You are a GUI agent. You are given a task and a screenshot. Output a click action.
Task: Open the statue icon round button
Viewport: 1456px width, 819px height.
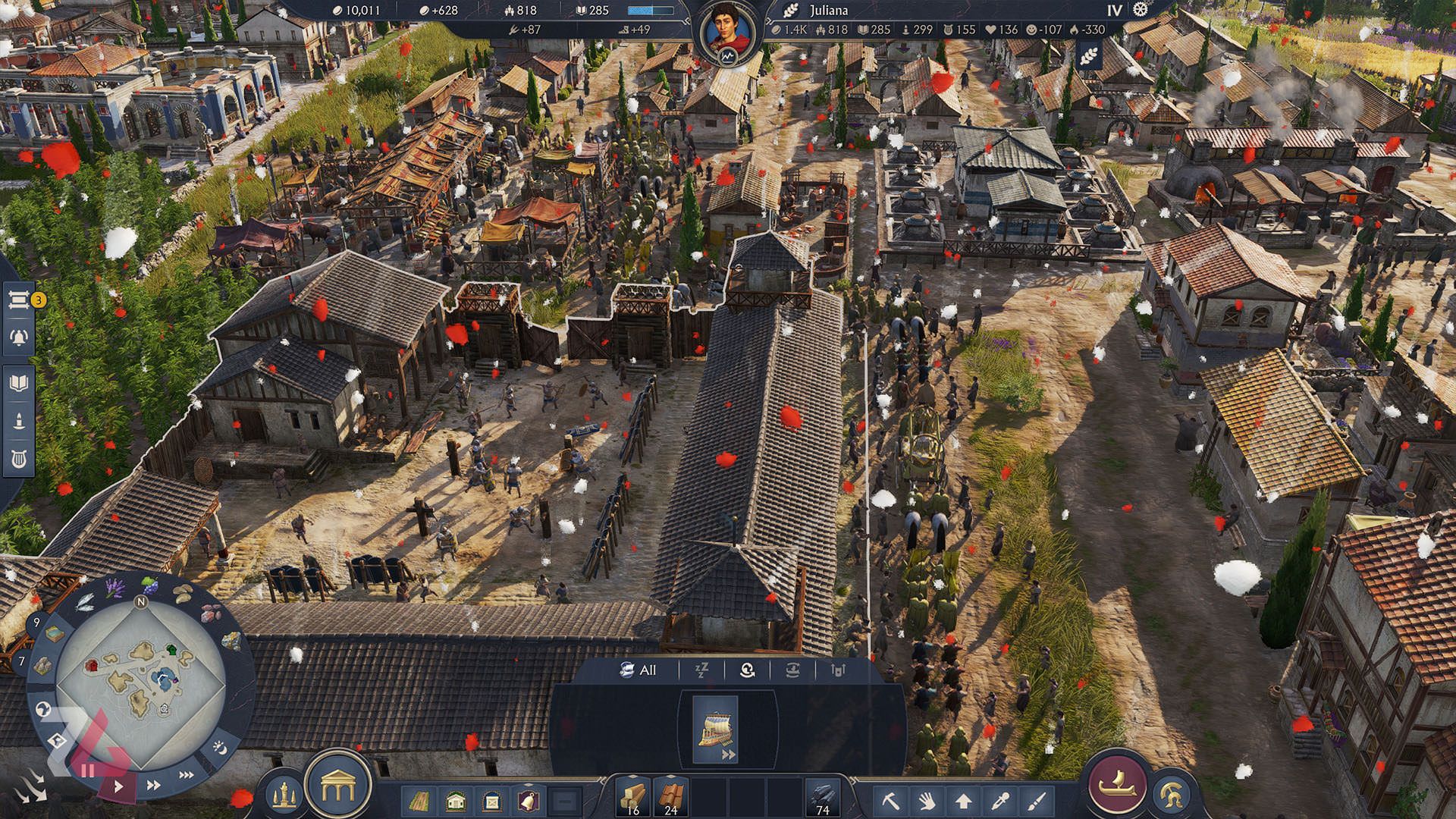(284, 793)
